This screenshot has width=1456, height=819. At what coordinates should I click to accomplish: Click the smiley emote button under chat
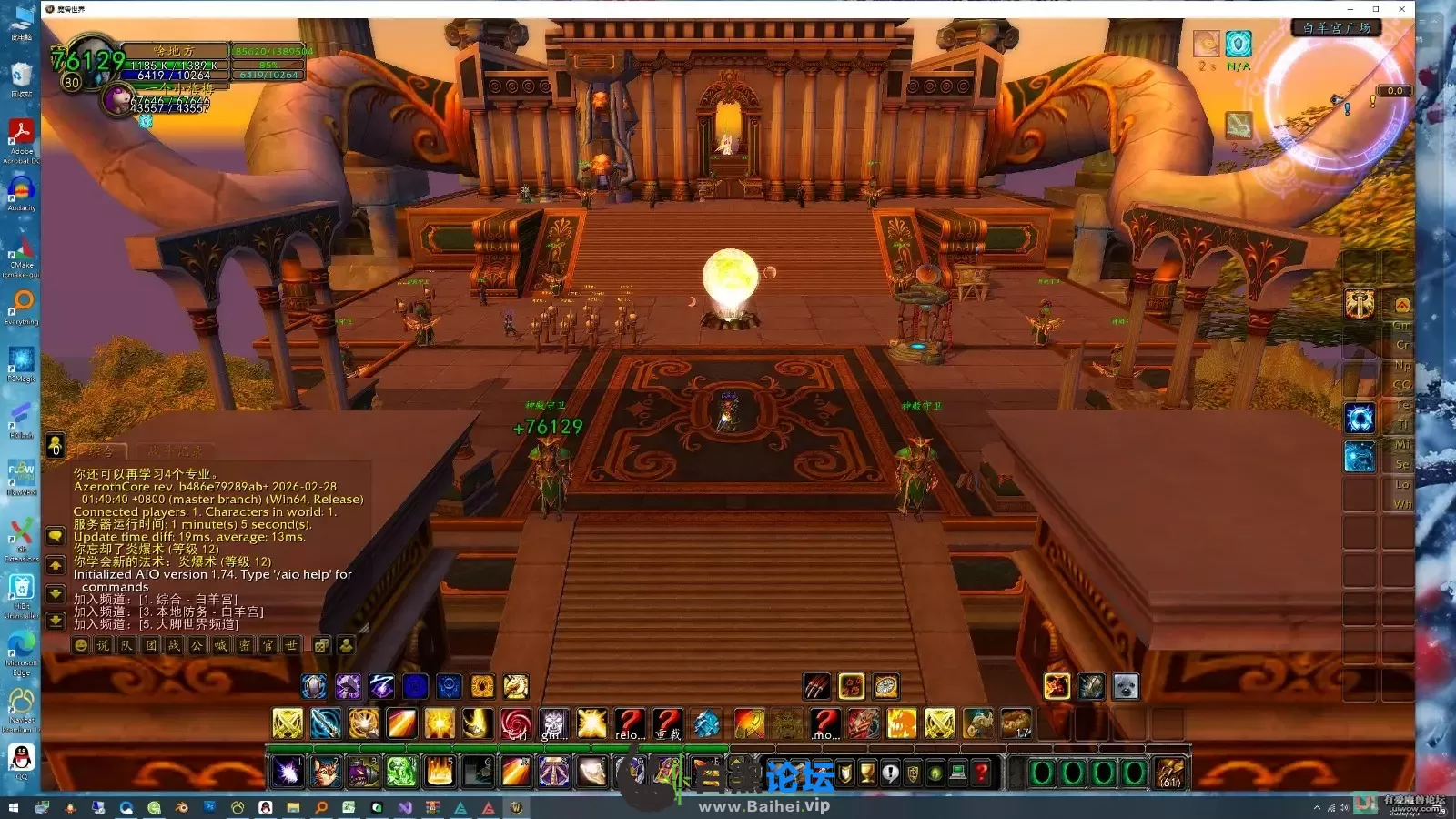coord(81,645)
